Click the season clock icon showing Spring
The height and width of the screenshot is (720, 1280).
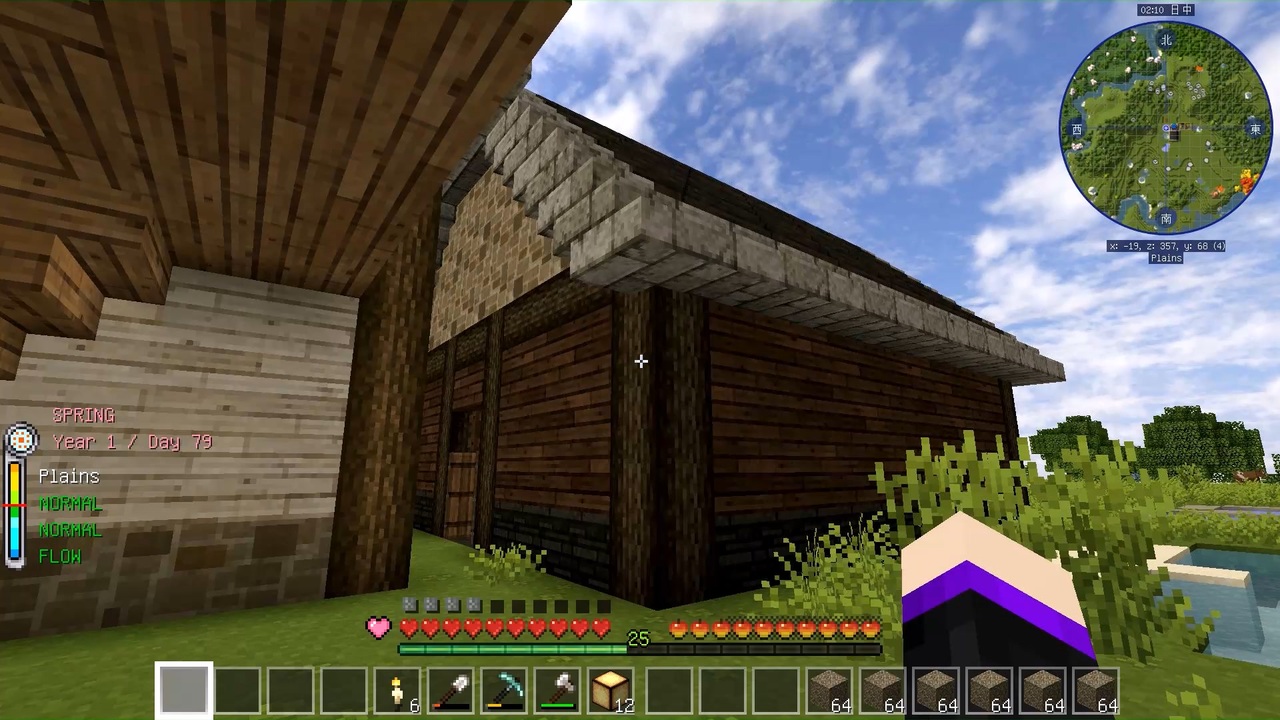[x=21, y=440]
